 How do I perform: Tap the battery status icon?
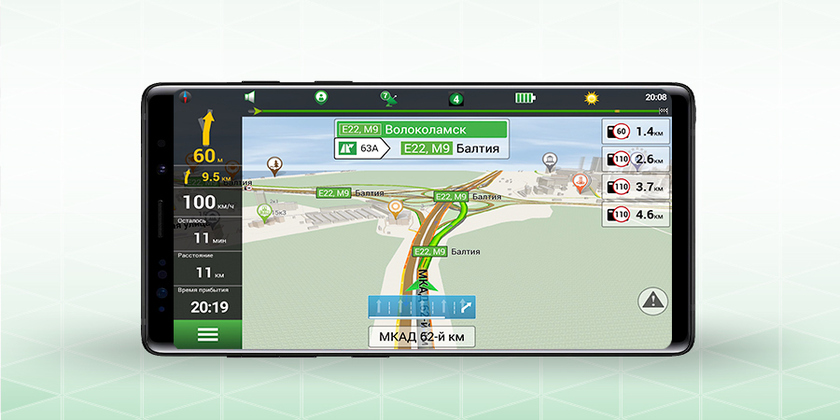[525, 98]
